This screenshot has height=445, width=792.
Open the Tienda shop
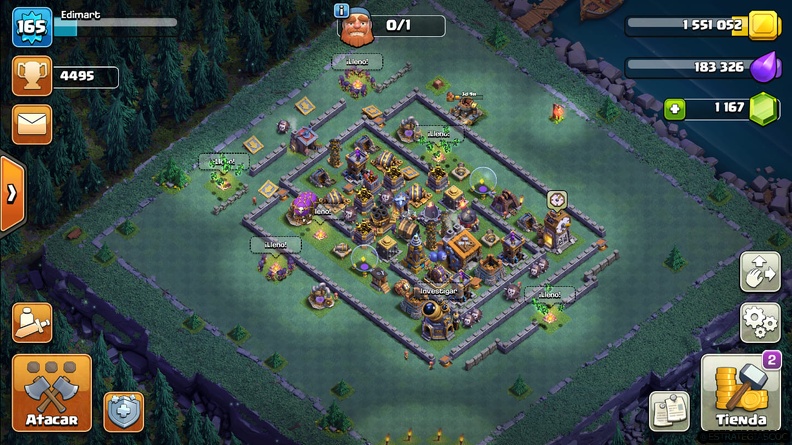pos(741,392)
